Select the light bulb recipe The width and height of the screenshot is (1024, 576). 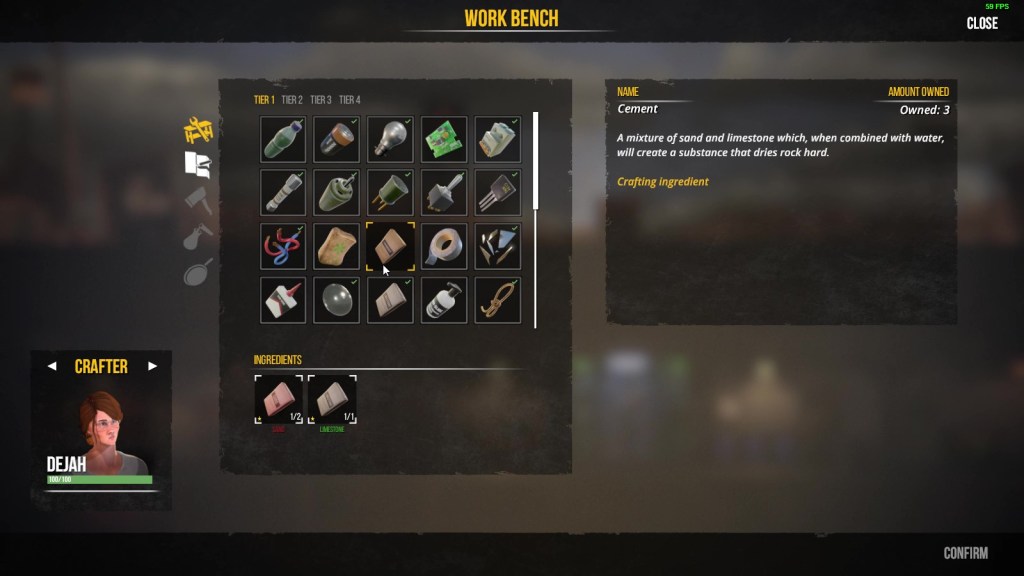pyautogui.click(x=390, y=139)
